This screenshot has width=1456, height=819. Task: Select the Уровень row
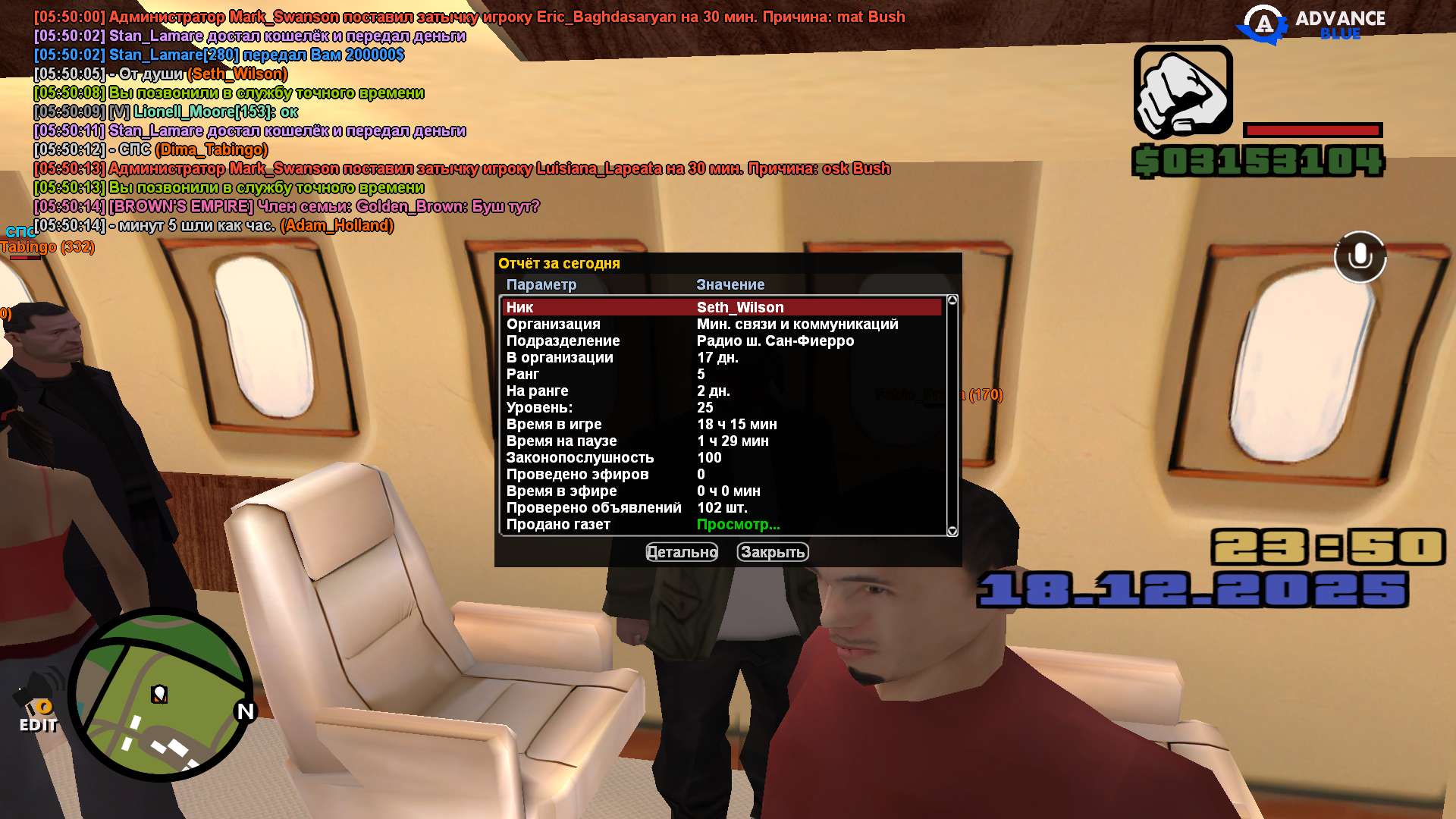(x=720, y=407)
